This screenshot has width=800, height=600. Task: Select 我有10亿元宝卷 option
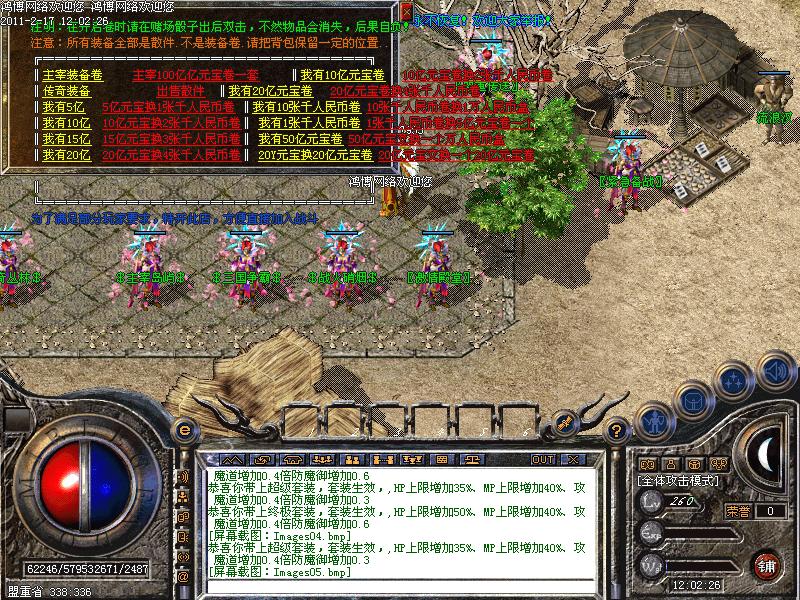342,75
